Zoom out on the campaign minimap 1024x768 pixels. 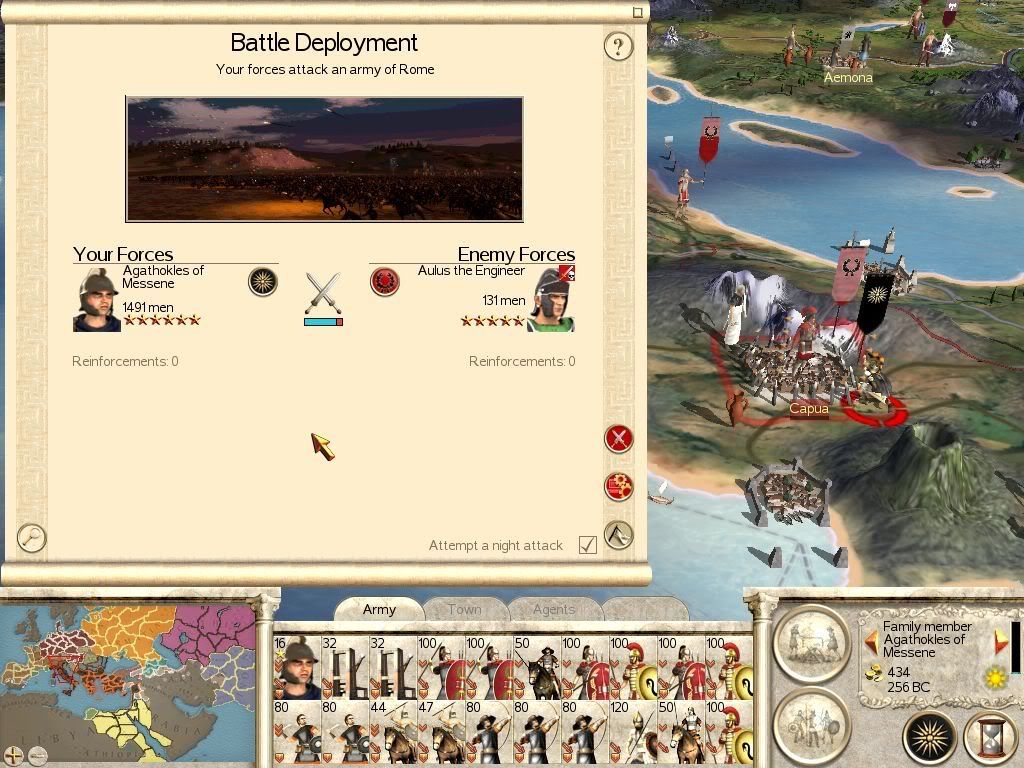[38, 755]
